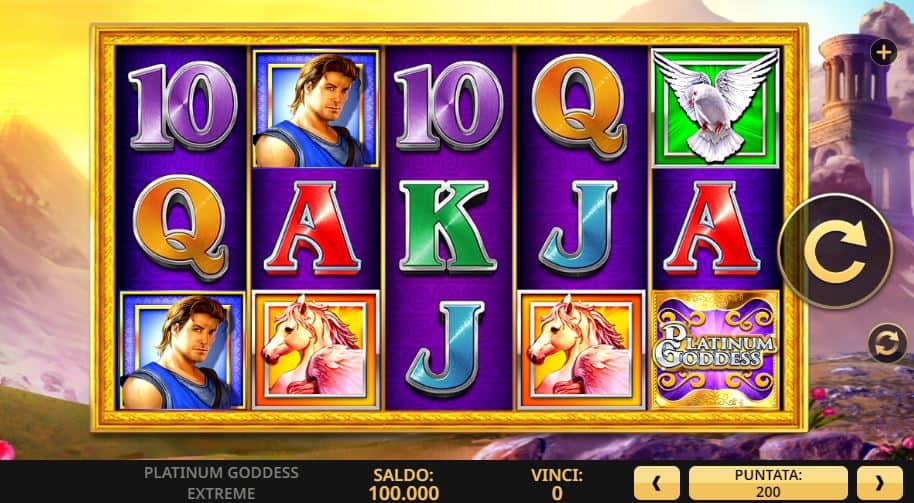This screenshot has height=503, width=914.
Task: Spin the reels with the large arrow button
Action: tap(836, 251)
